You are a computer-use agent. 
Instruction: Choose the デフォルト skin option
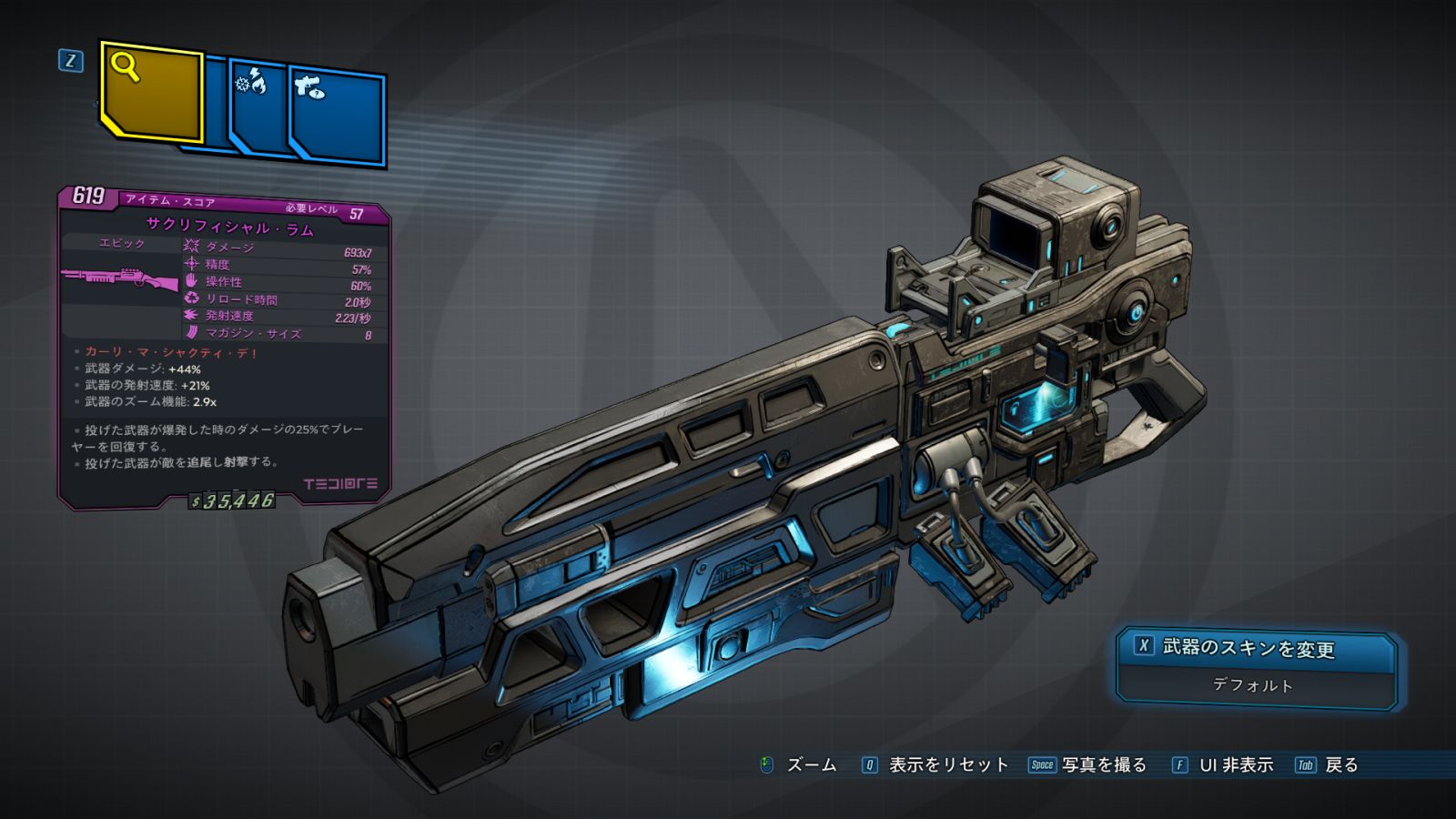[x=1253, y=685]
